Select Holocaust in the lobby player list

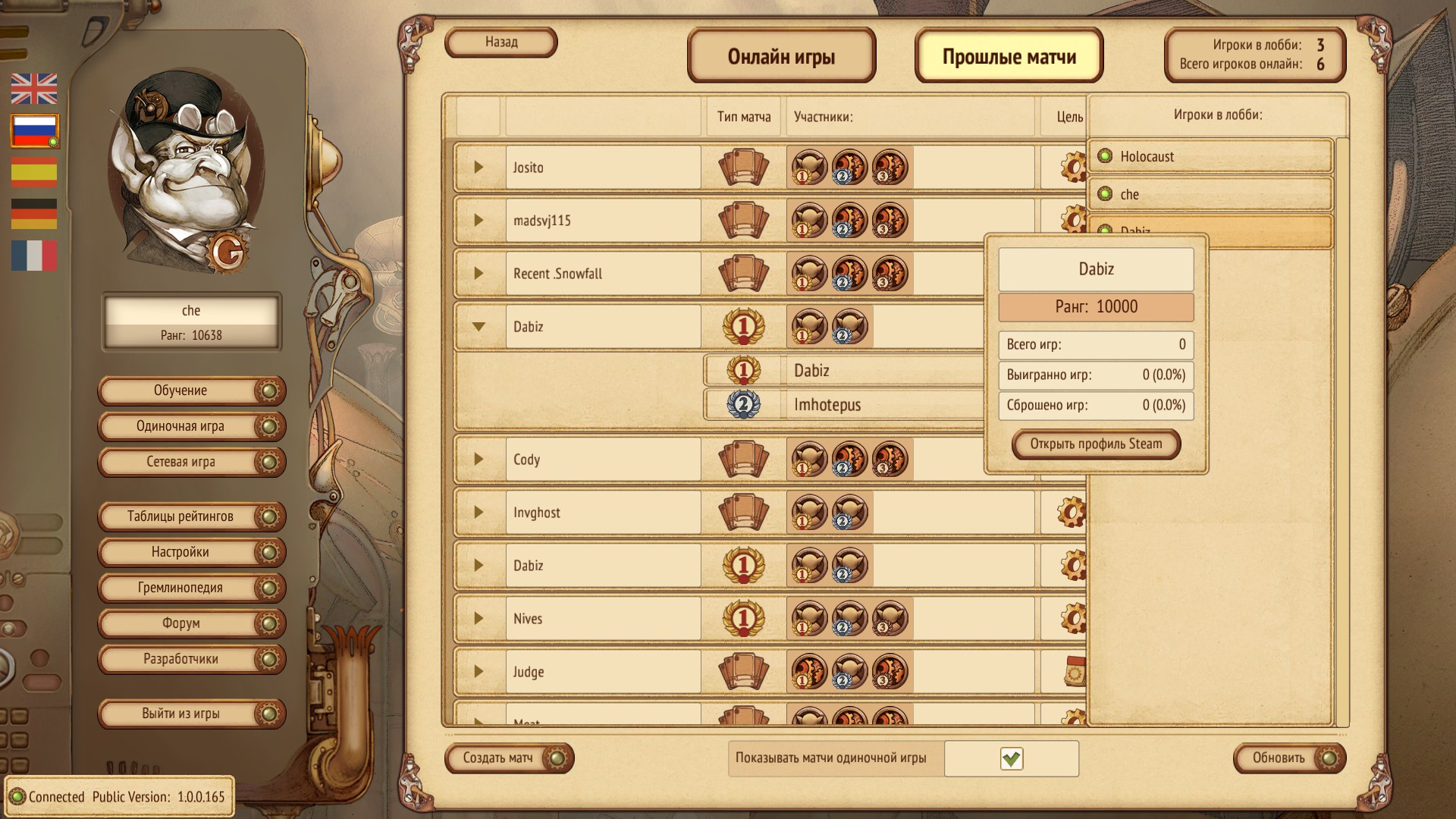click(1147, 157)
